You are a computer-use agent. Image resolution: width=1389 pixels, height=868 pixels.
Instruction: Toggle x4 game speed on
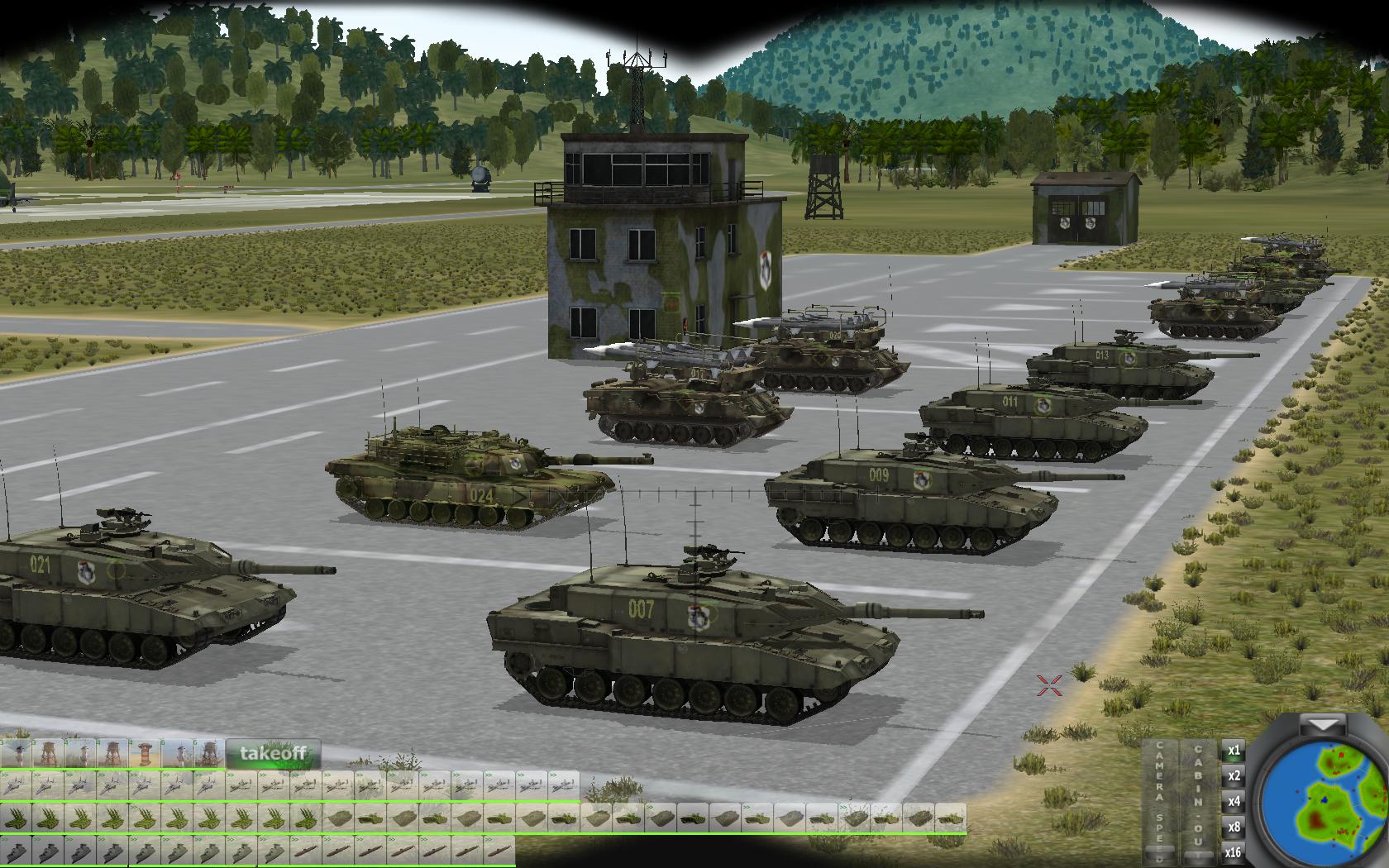pos(1234,799)
